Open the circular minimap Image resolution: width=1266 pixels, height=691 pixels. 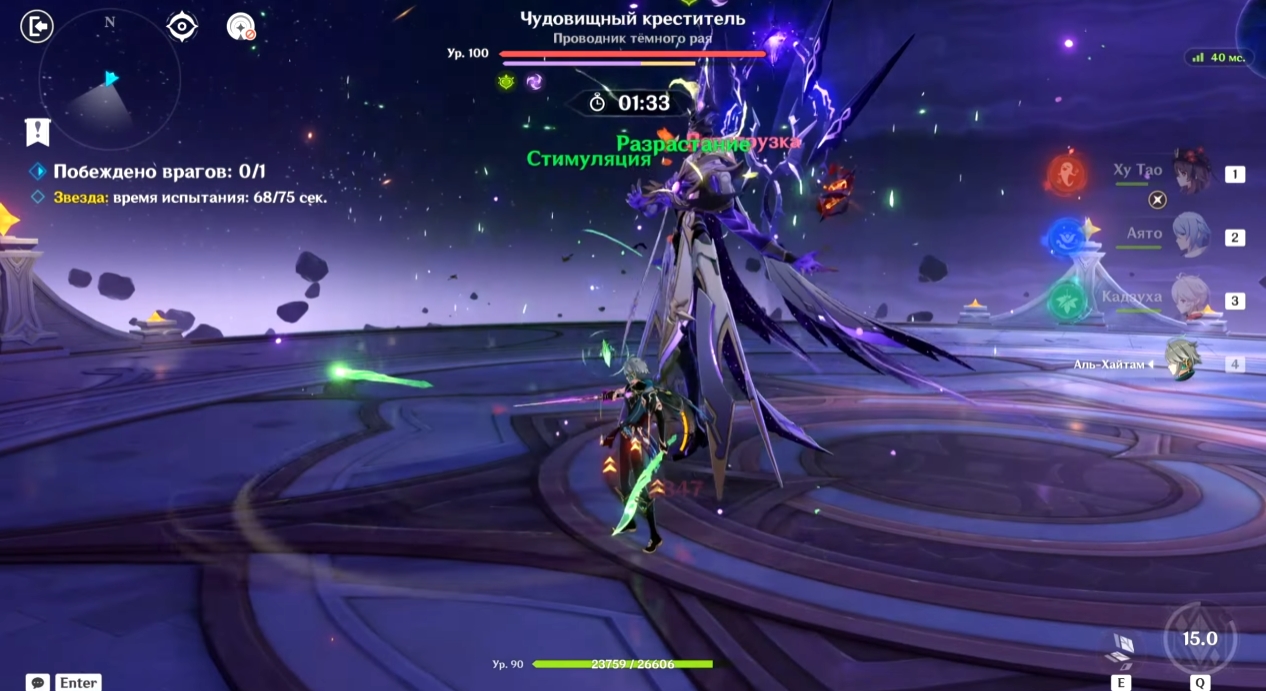(x=109, y=79)
